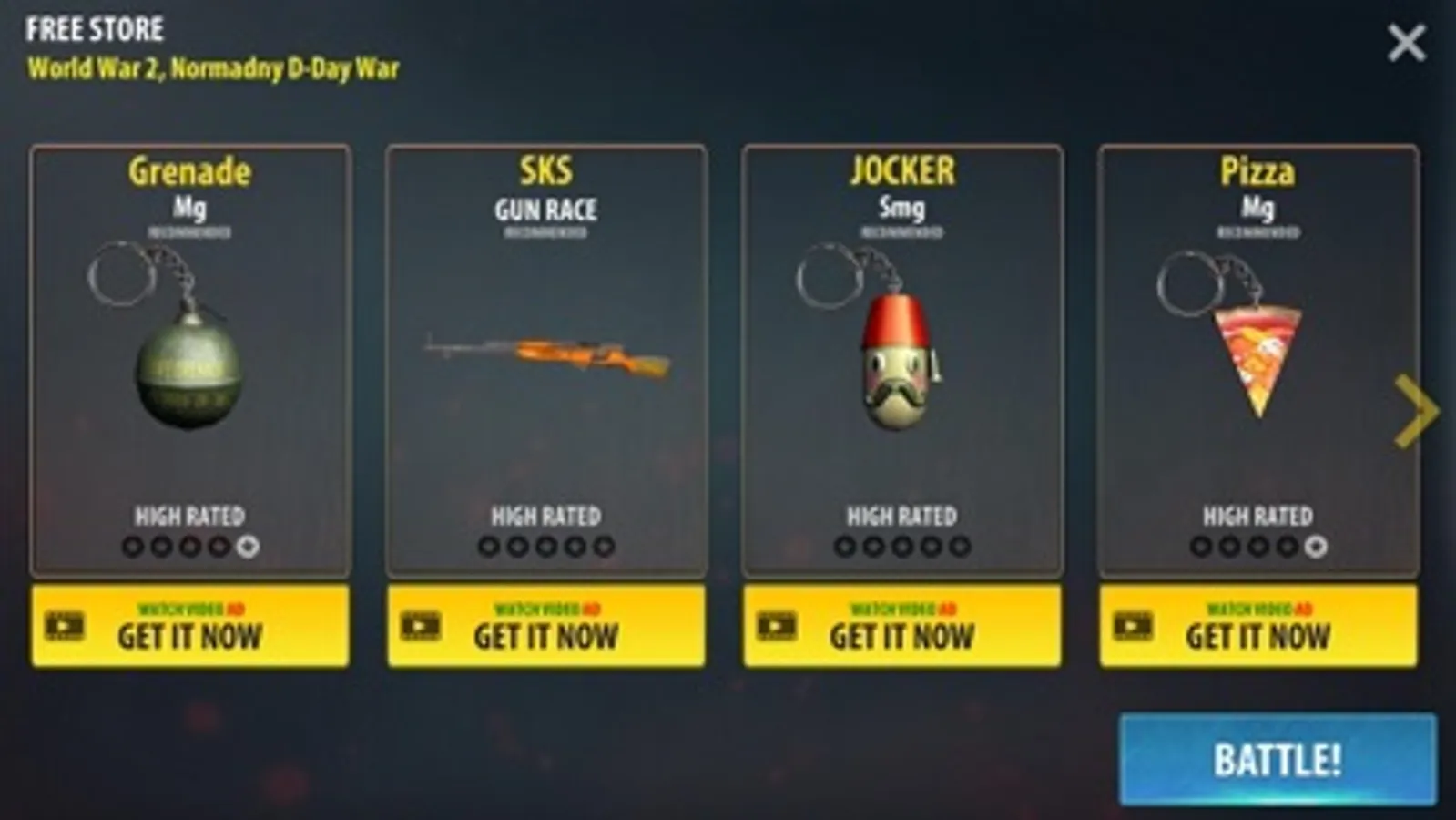Screen dimensions: 1456x820
Task: Select the JOCKER Smg item card
Action: pyautogui.click(x=900, y=360)
